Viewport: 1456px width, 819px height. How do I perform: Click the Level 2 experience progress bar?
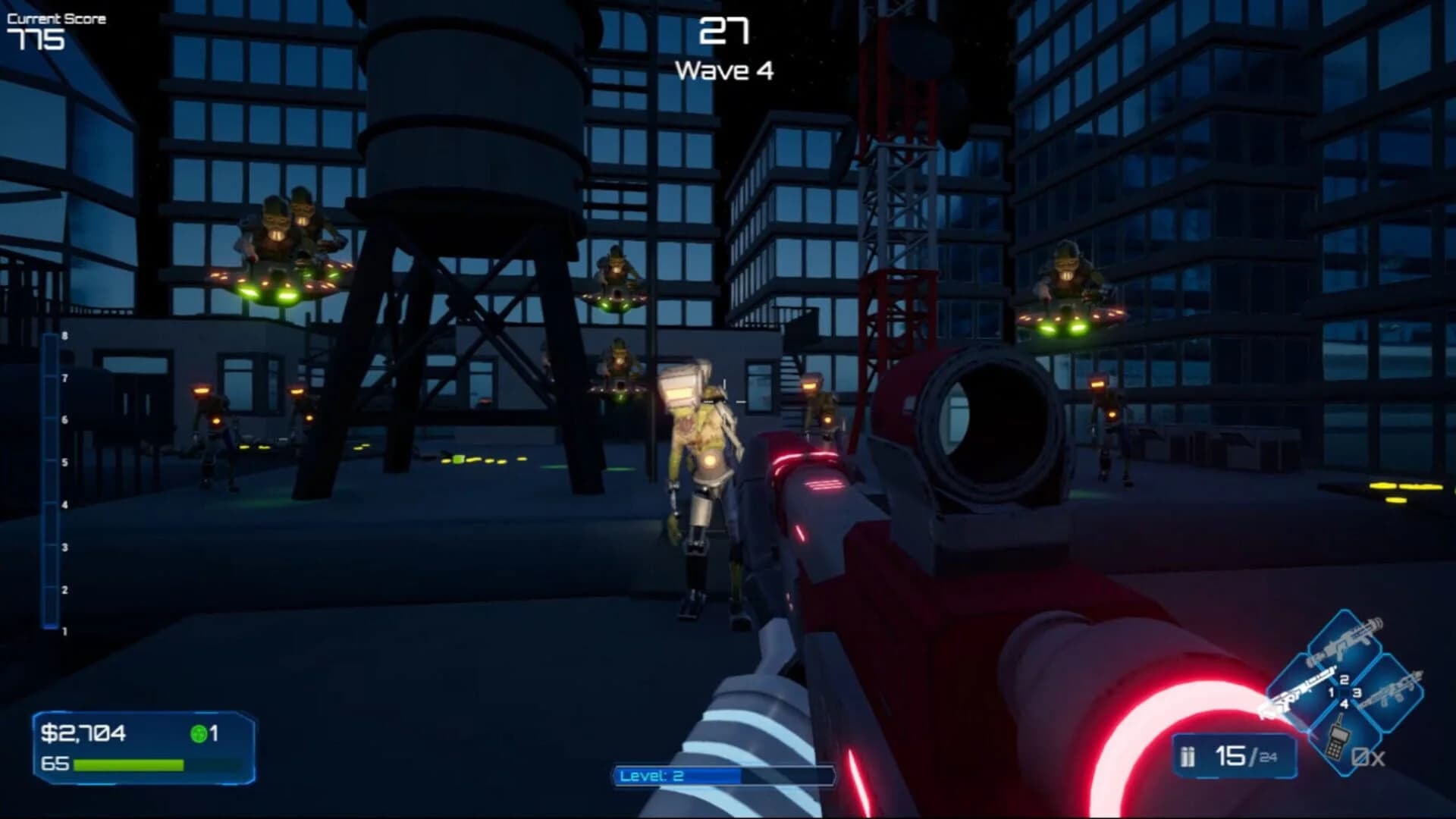pyautogui.click(x=724, y=776)
